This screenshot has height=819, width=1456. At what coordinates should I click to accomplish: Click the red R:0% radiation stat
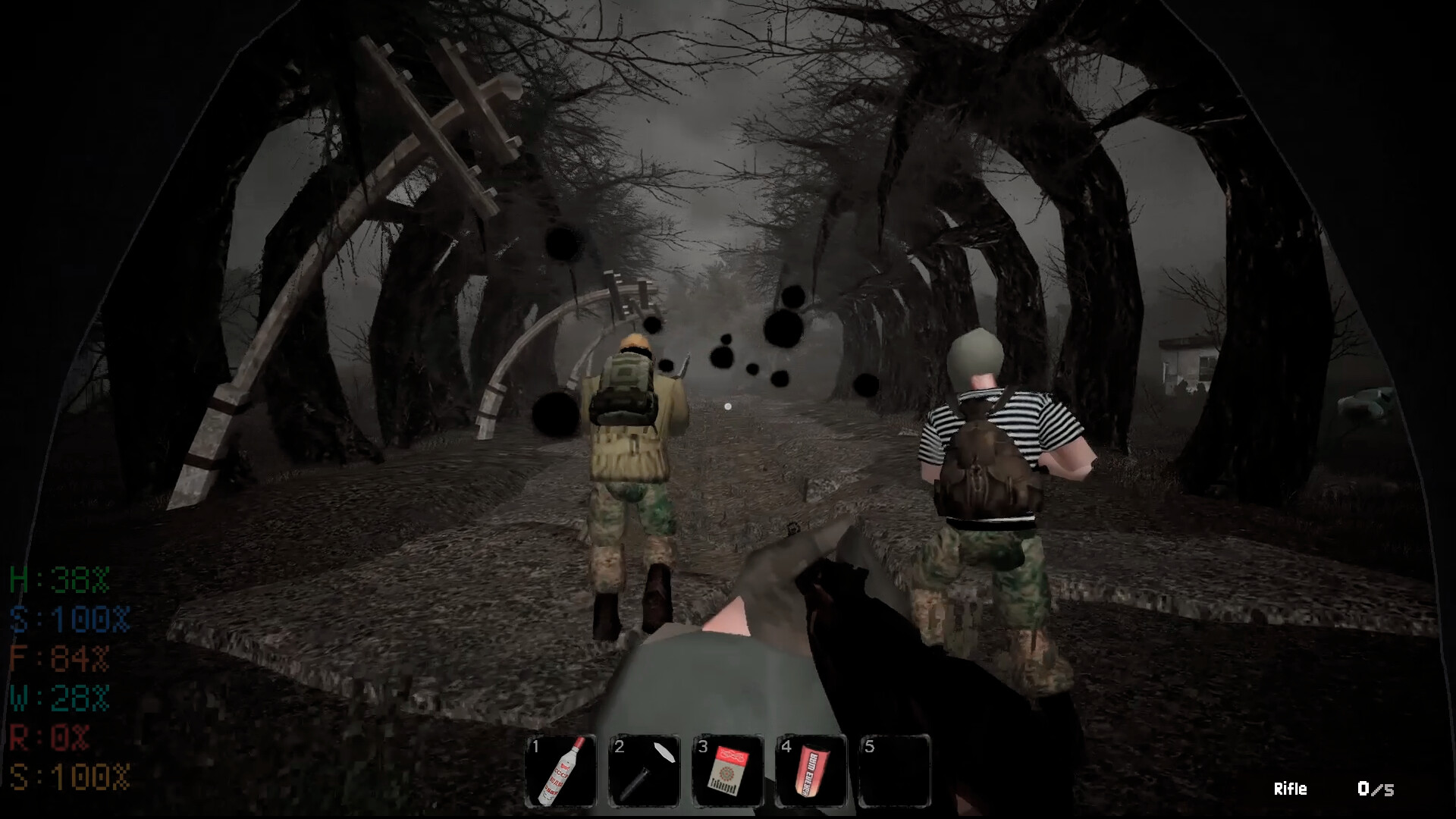48,737
